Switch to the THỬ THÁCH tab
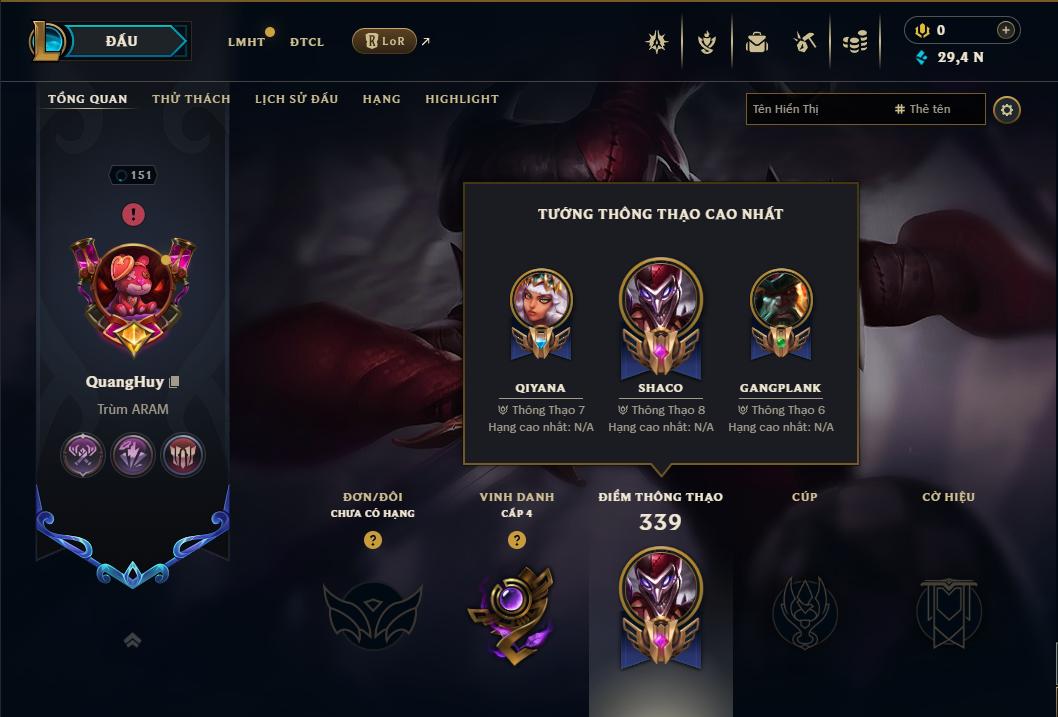Viewport: 1058px width, 717px height. [191, 99]
